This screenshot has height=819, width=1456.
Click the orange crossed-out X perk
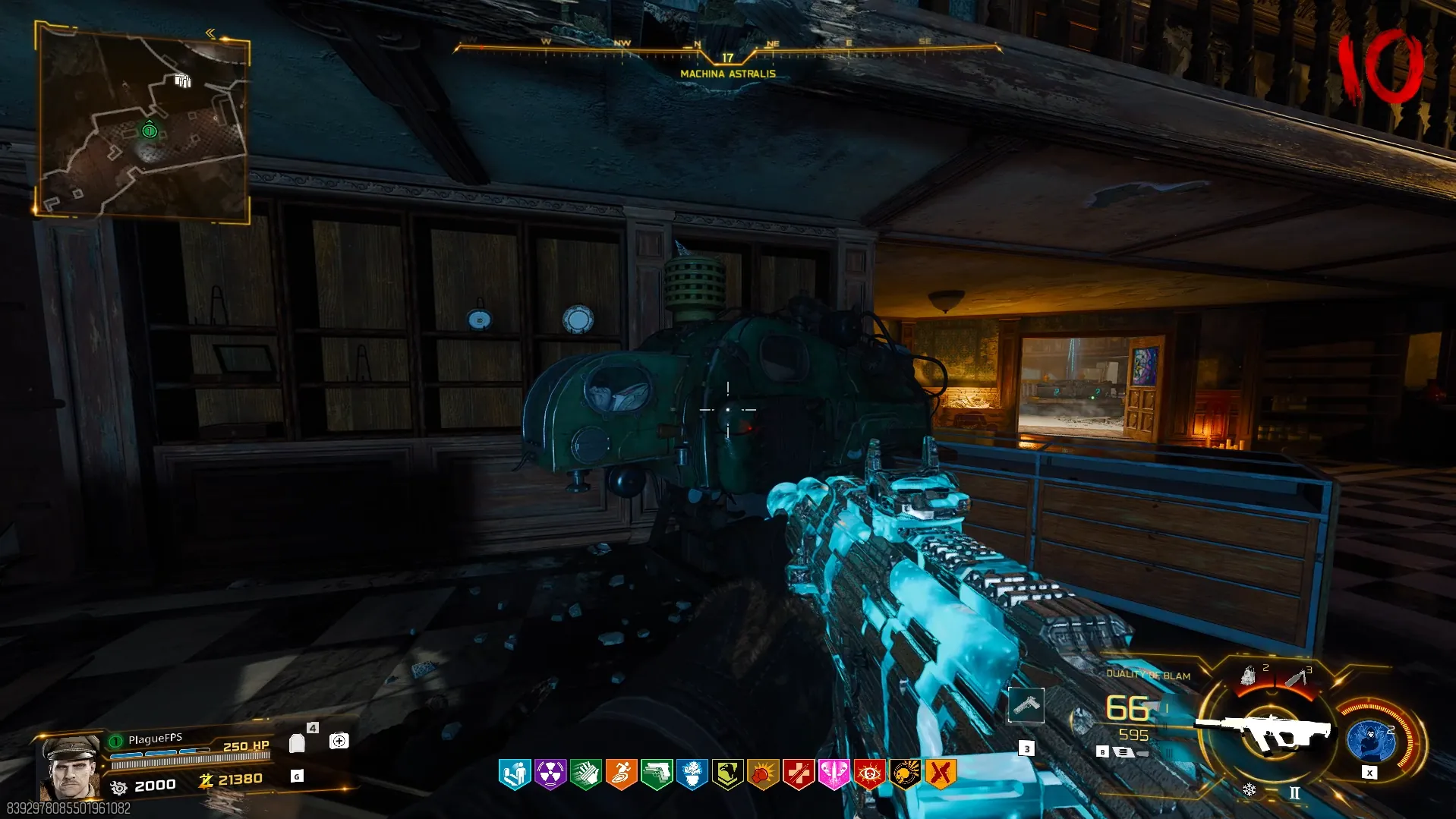(x=940, y=774)
